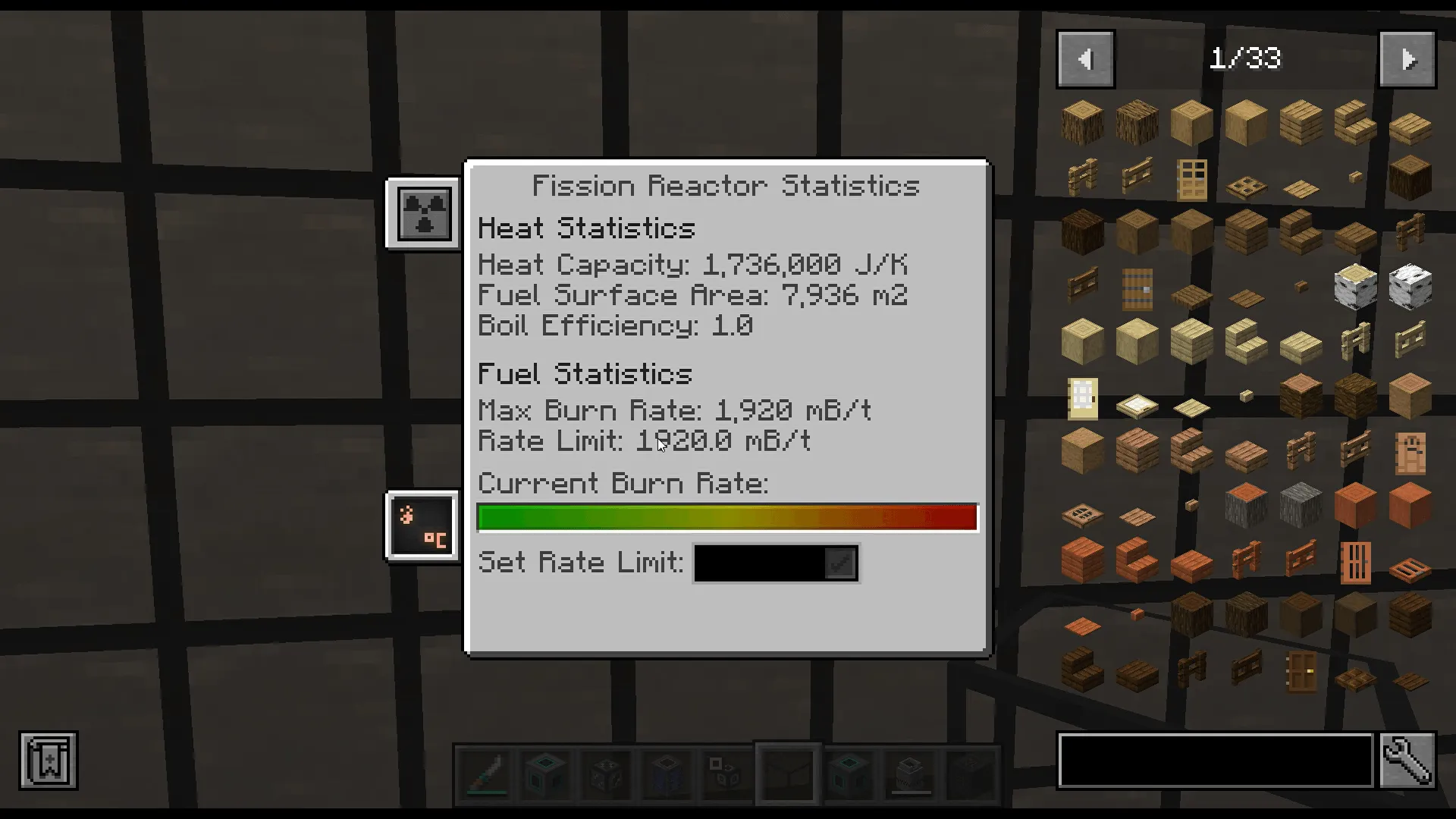1456x819 pixels.
Task: Select the oak log in JEI list
Action: (1082, 123)
